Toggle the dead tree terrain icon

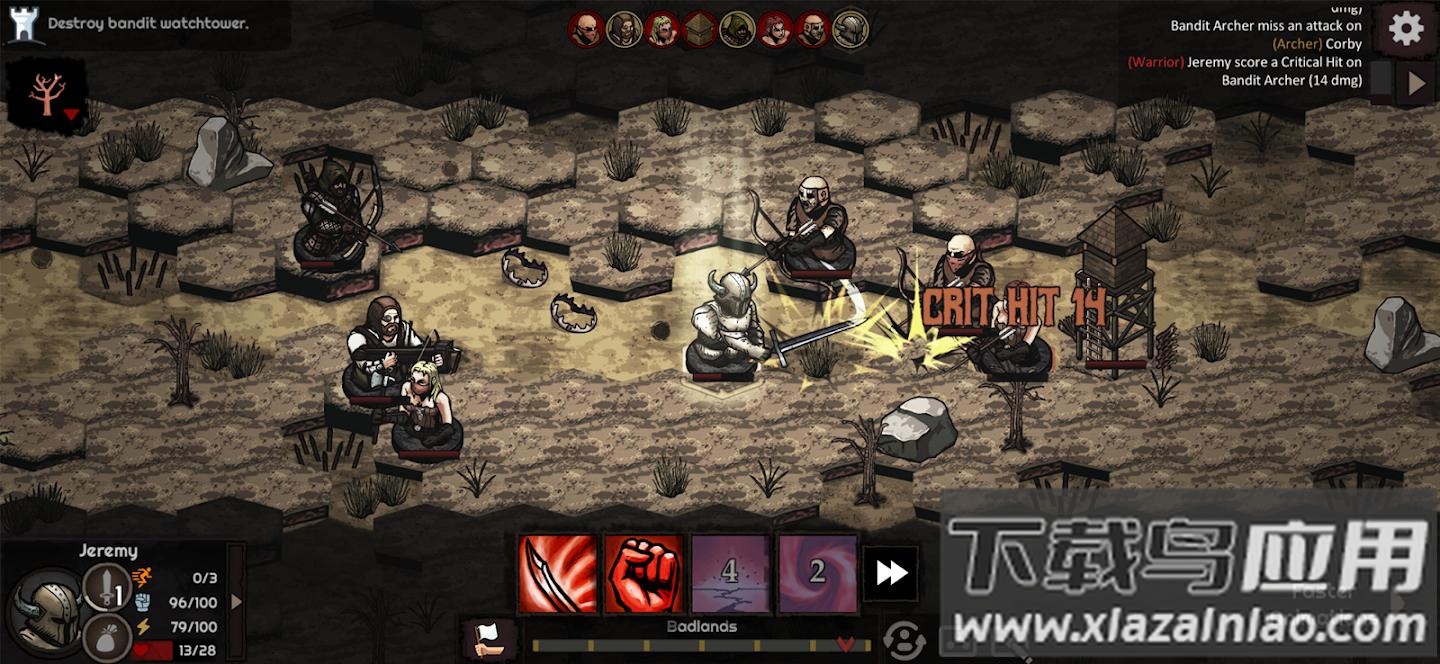tap(46, 94)
